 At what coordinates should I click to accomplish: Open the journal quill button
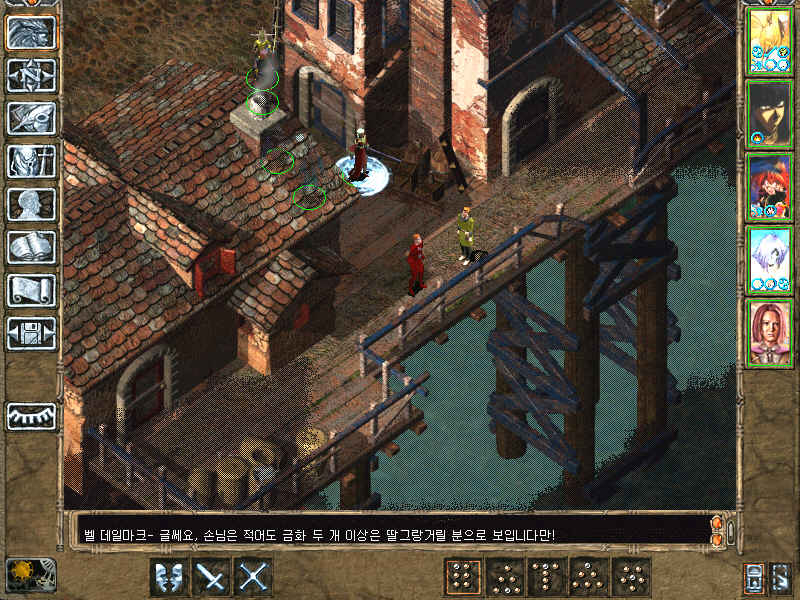pos(31,118)
